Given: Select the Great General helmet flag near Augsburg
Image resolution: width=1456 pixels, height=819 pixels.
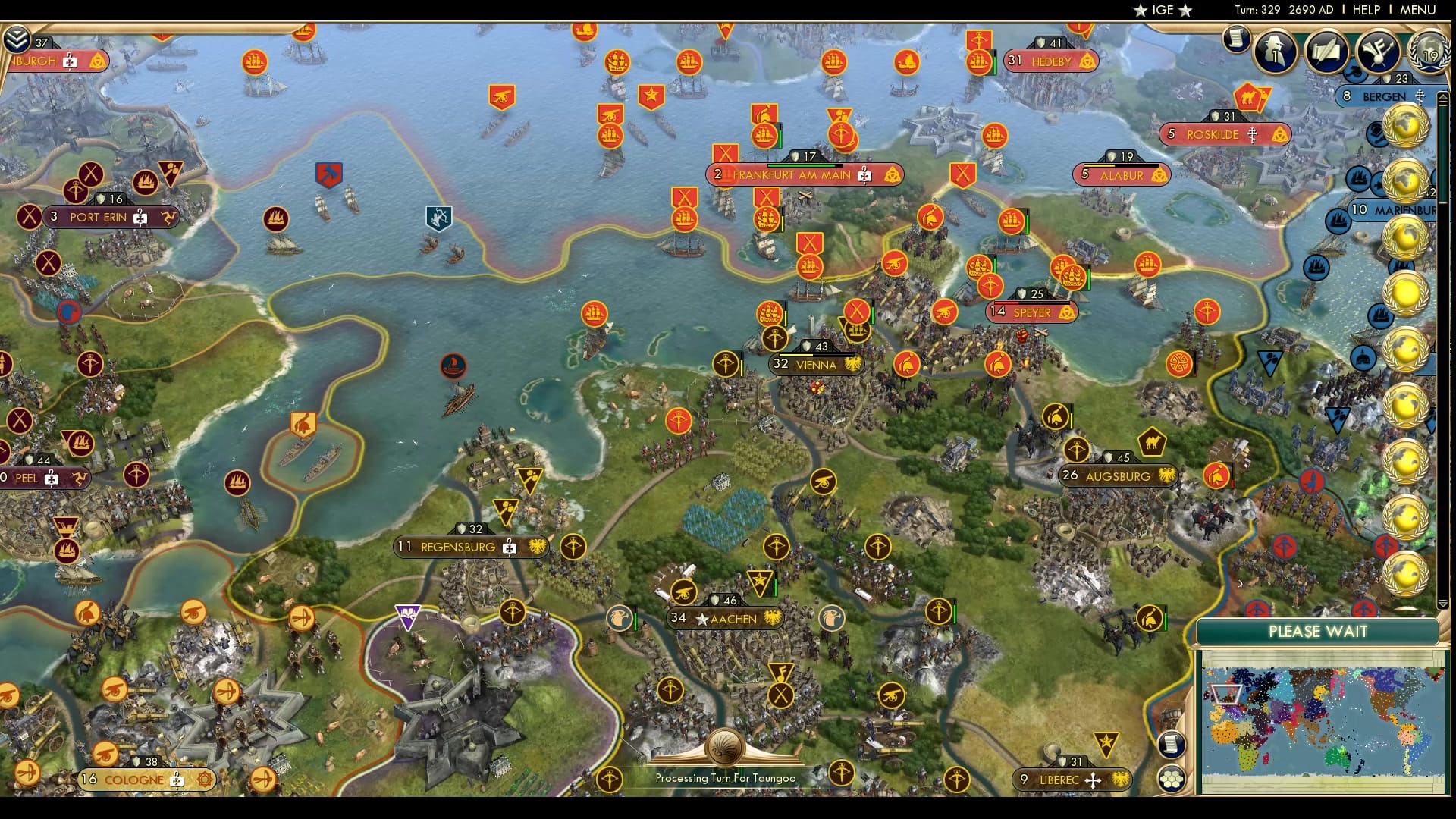Looking at the screenshot, I should (1056, 416).
